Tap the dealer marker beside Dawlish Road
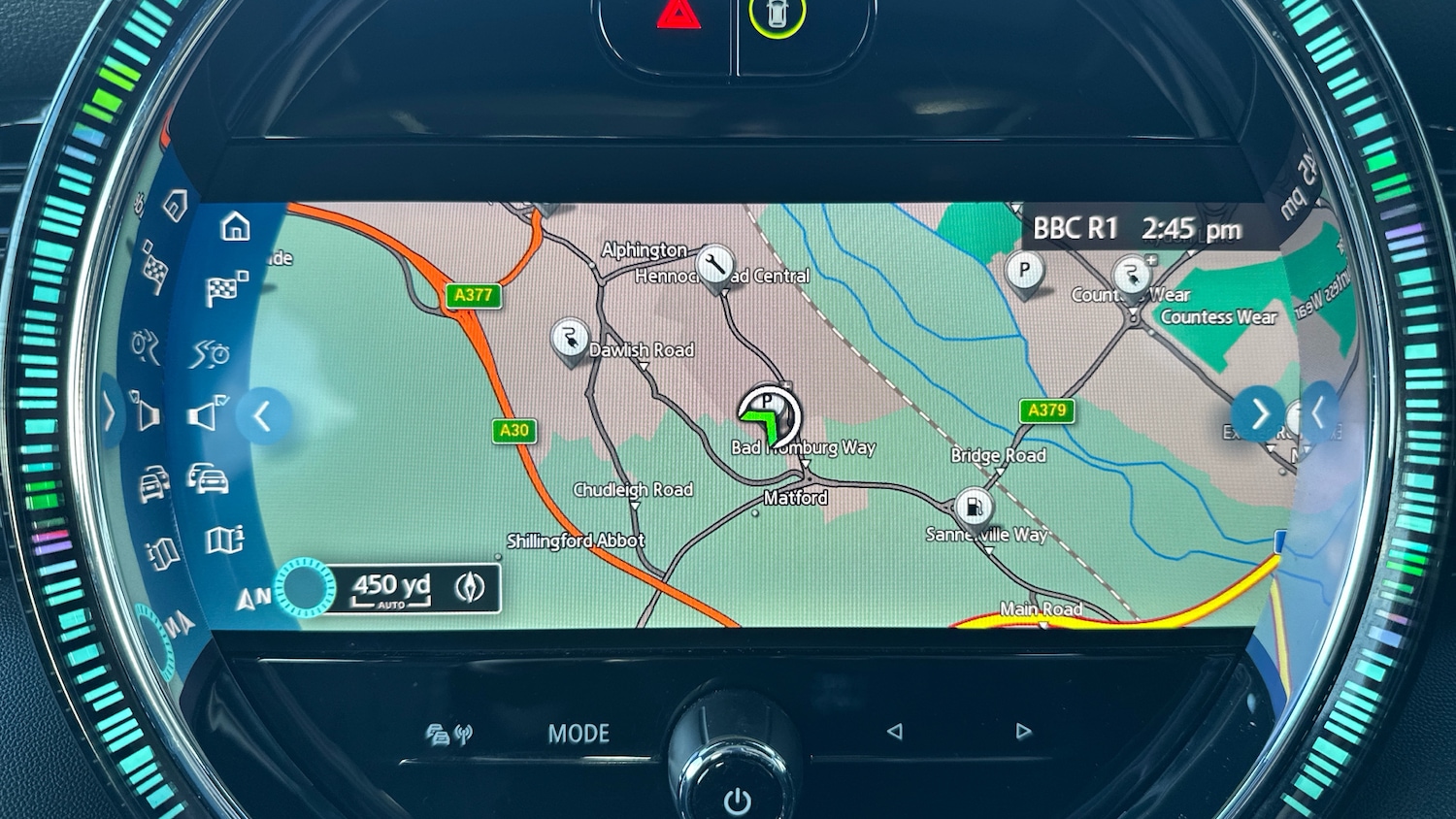The width and height of the screenshot is (1456, 819). [570, 339]
